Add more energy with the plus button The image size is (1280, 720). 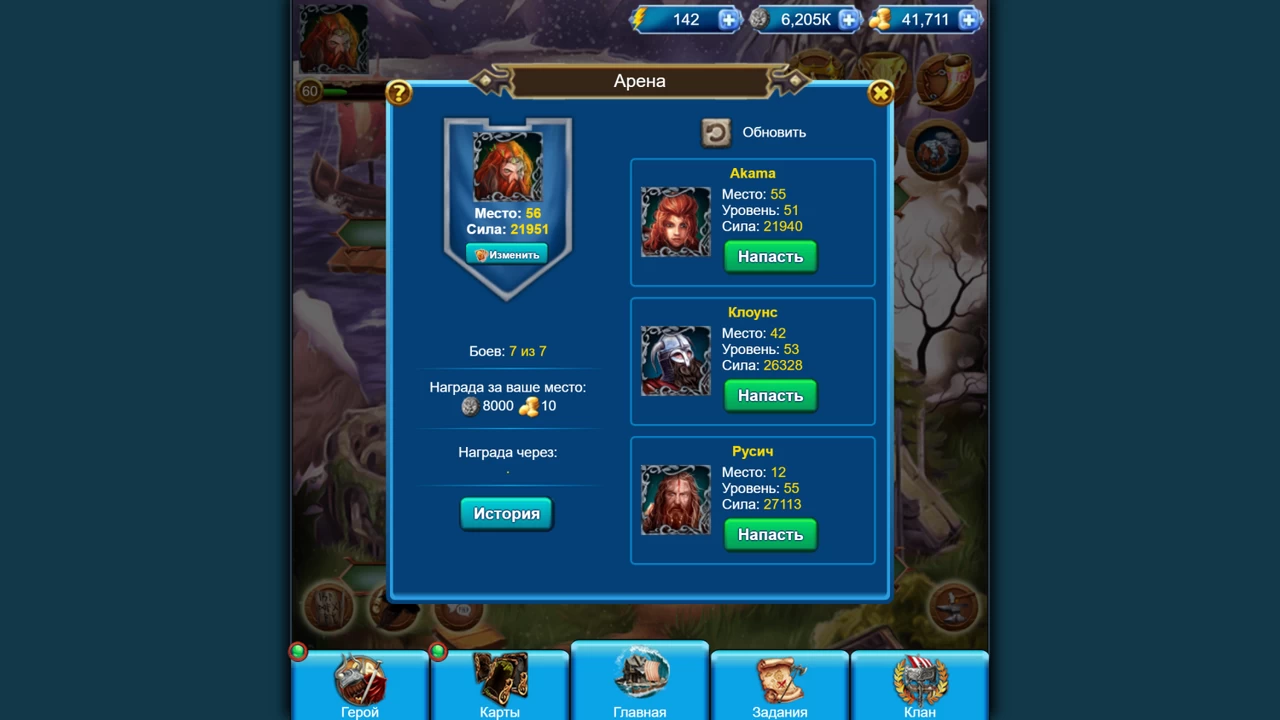pos(729,19)
